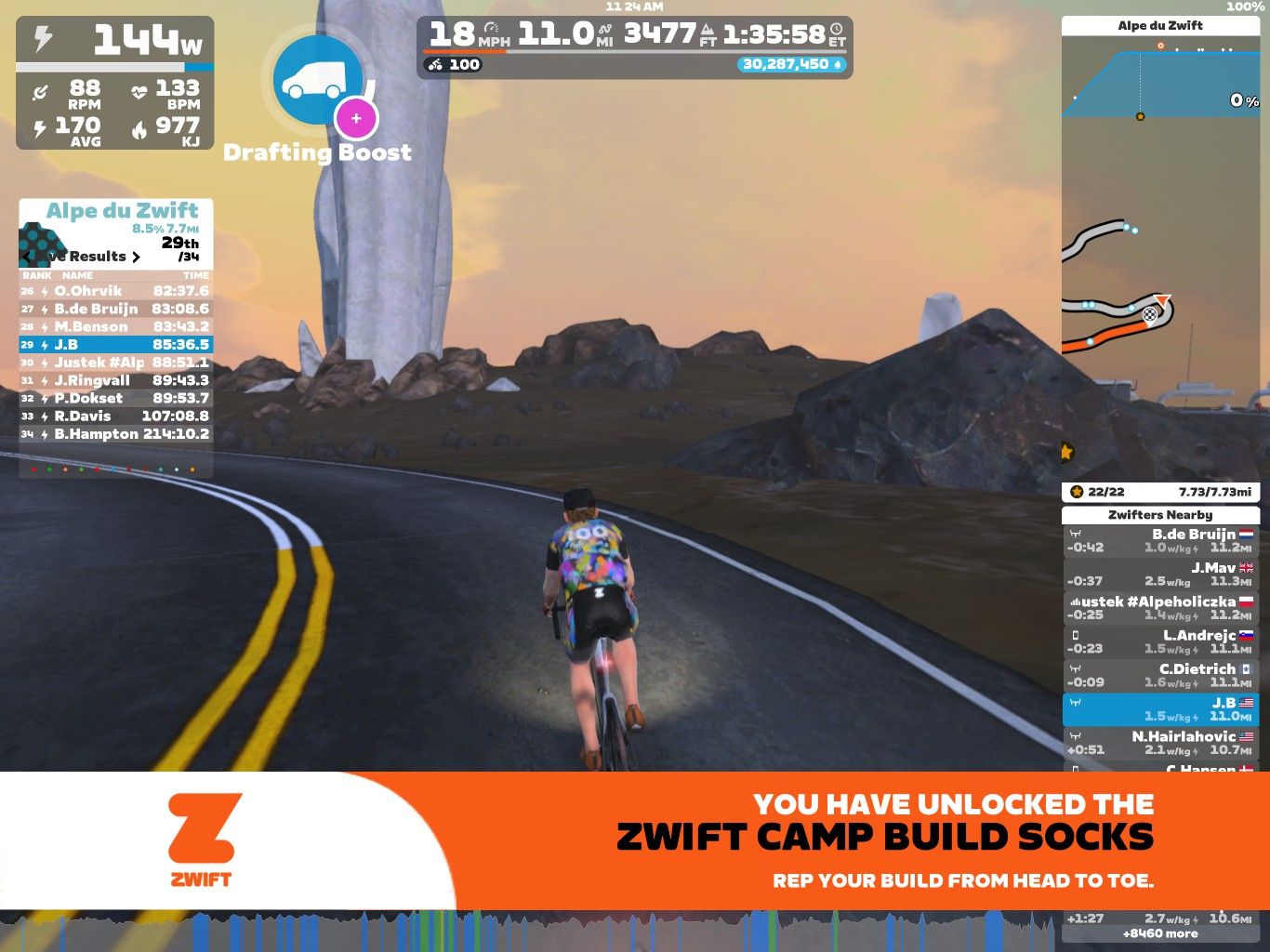Open the Live Results arrow toggle

tap(136, 257)
